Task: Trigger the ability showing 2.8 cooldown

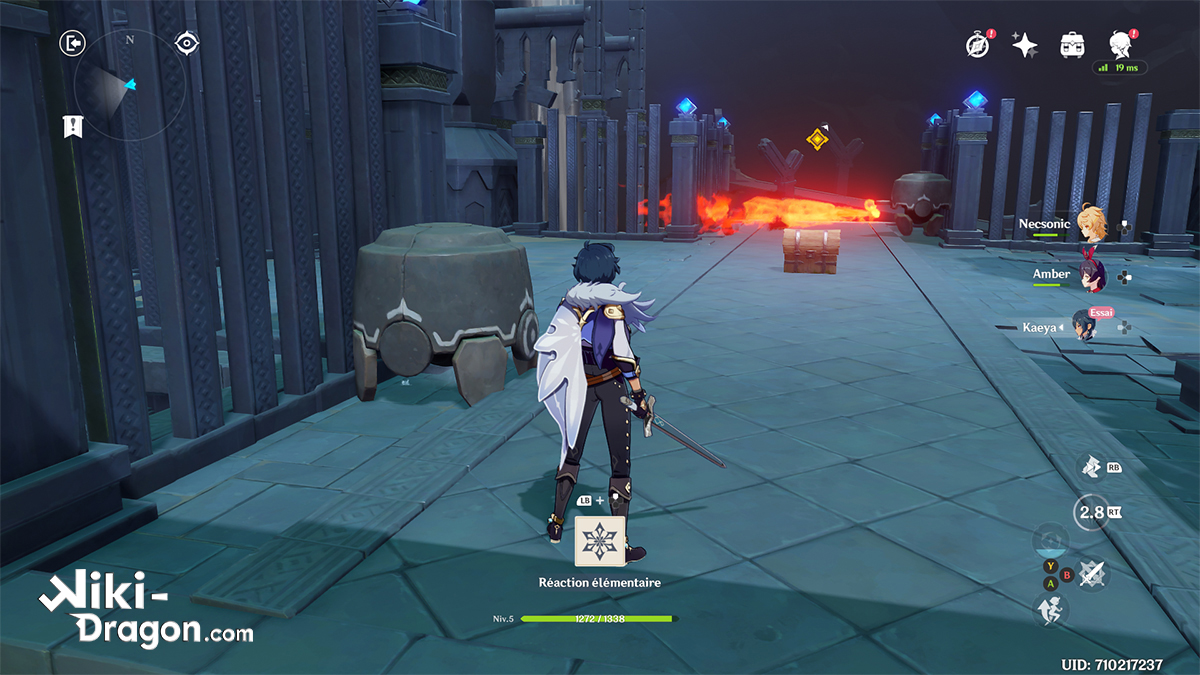Action: [x=1090, y=514]
